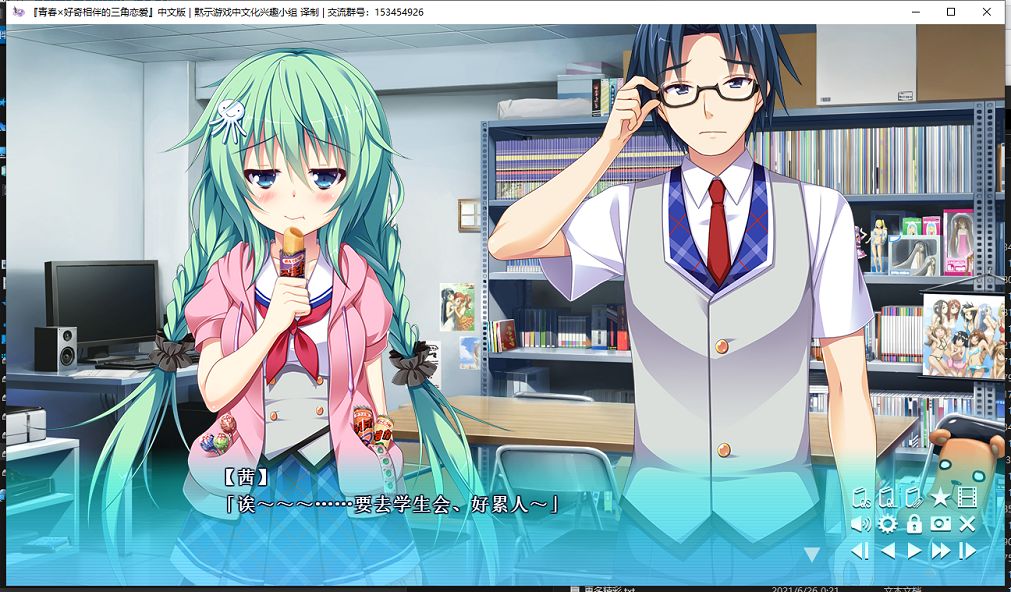Jump ahead with the skip-to-next button
This screenshot has height=592, width=1011.
click(967, 551)
